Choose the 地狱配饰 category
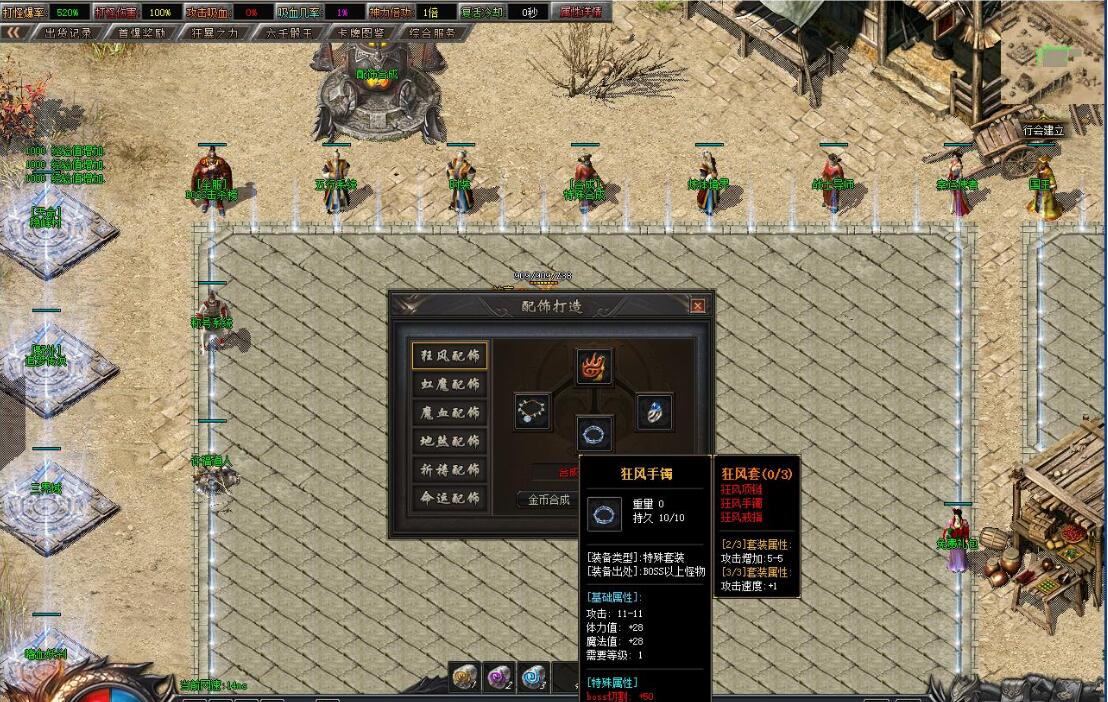 click(x=448, y=441)
